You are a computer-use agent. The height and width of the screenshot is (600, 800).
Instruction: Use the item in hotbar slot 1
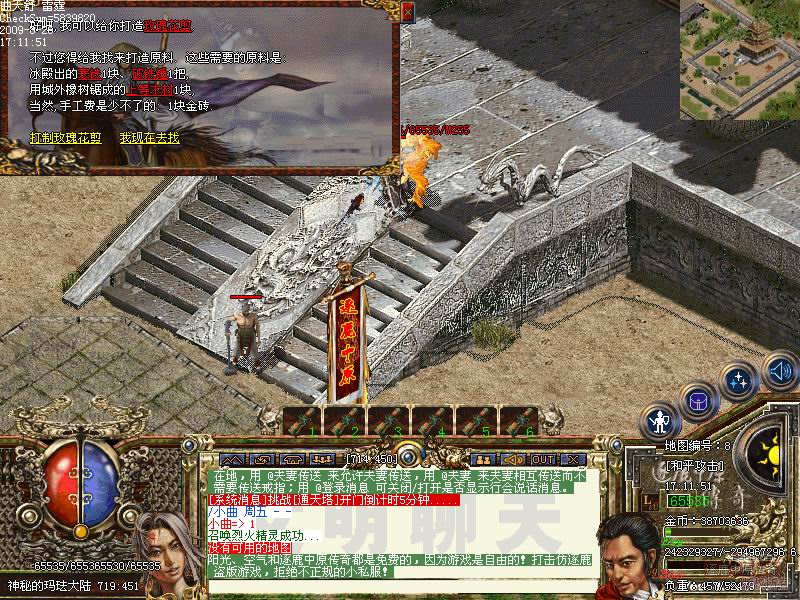(x=302, y=421)
